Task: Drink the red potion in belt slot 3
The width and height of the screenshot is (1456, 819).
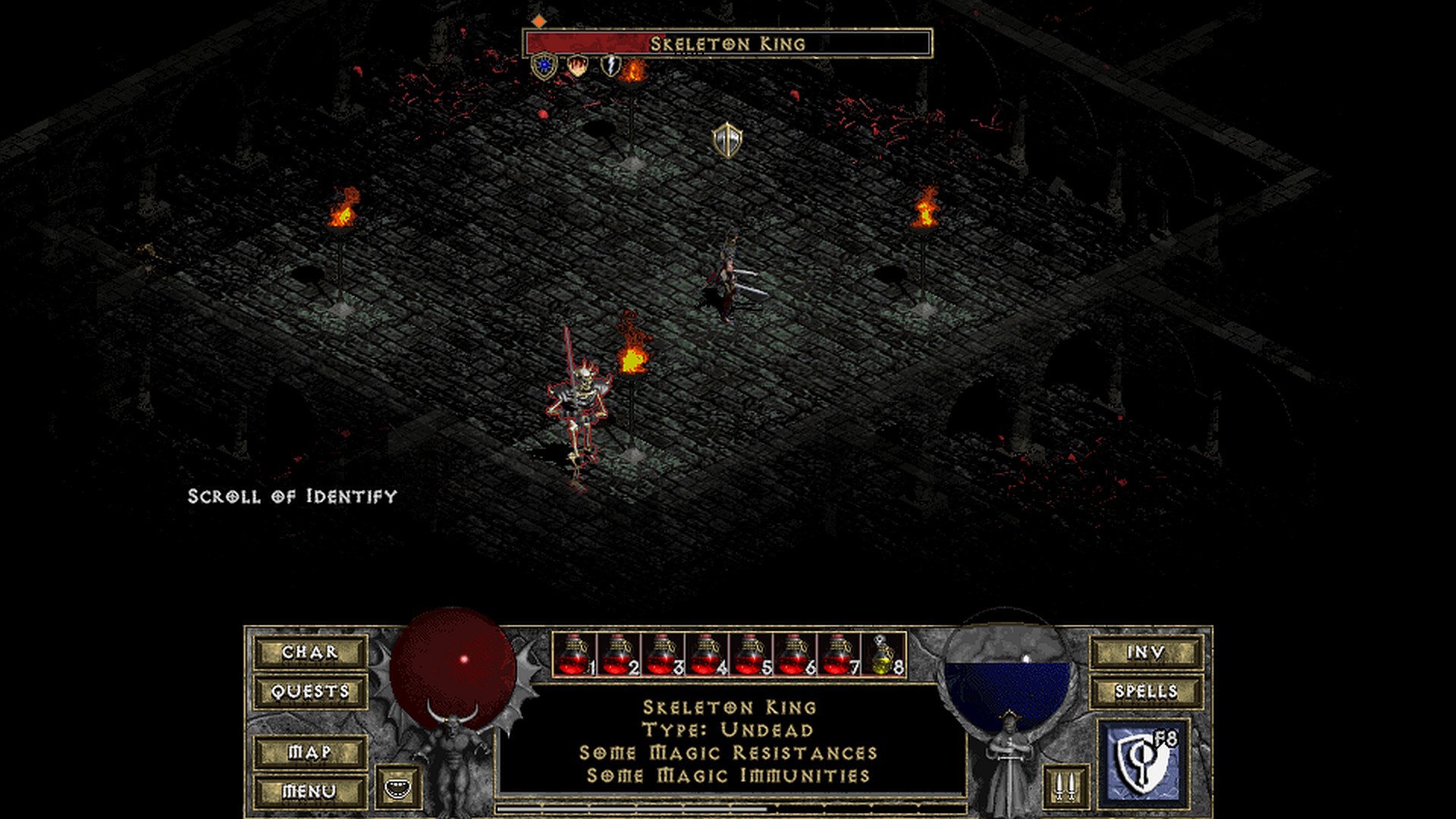Action: [662, 655]
